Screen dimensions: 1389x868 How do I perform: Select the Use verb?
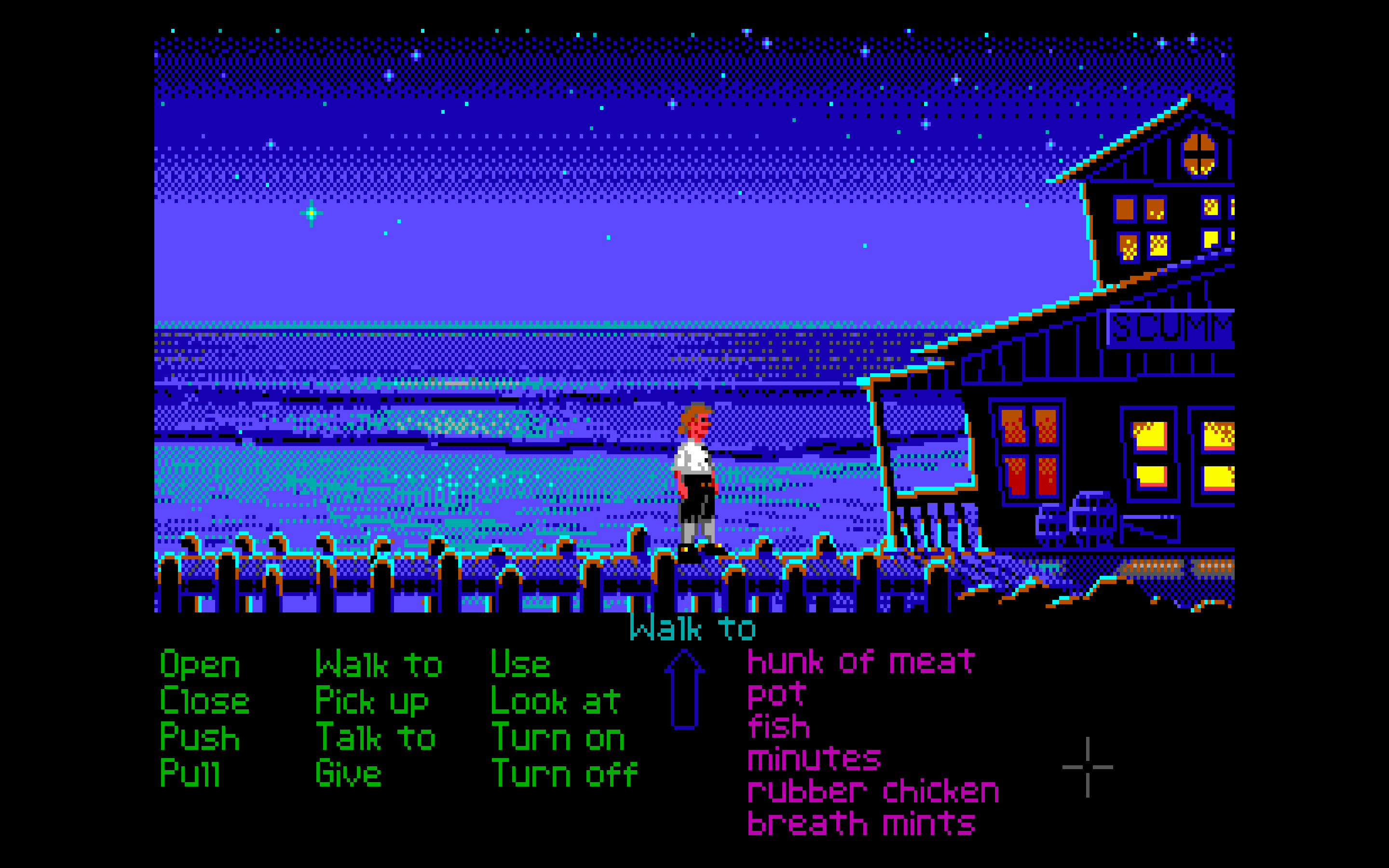click(520, 665)
